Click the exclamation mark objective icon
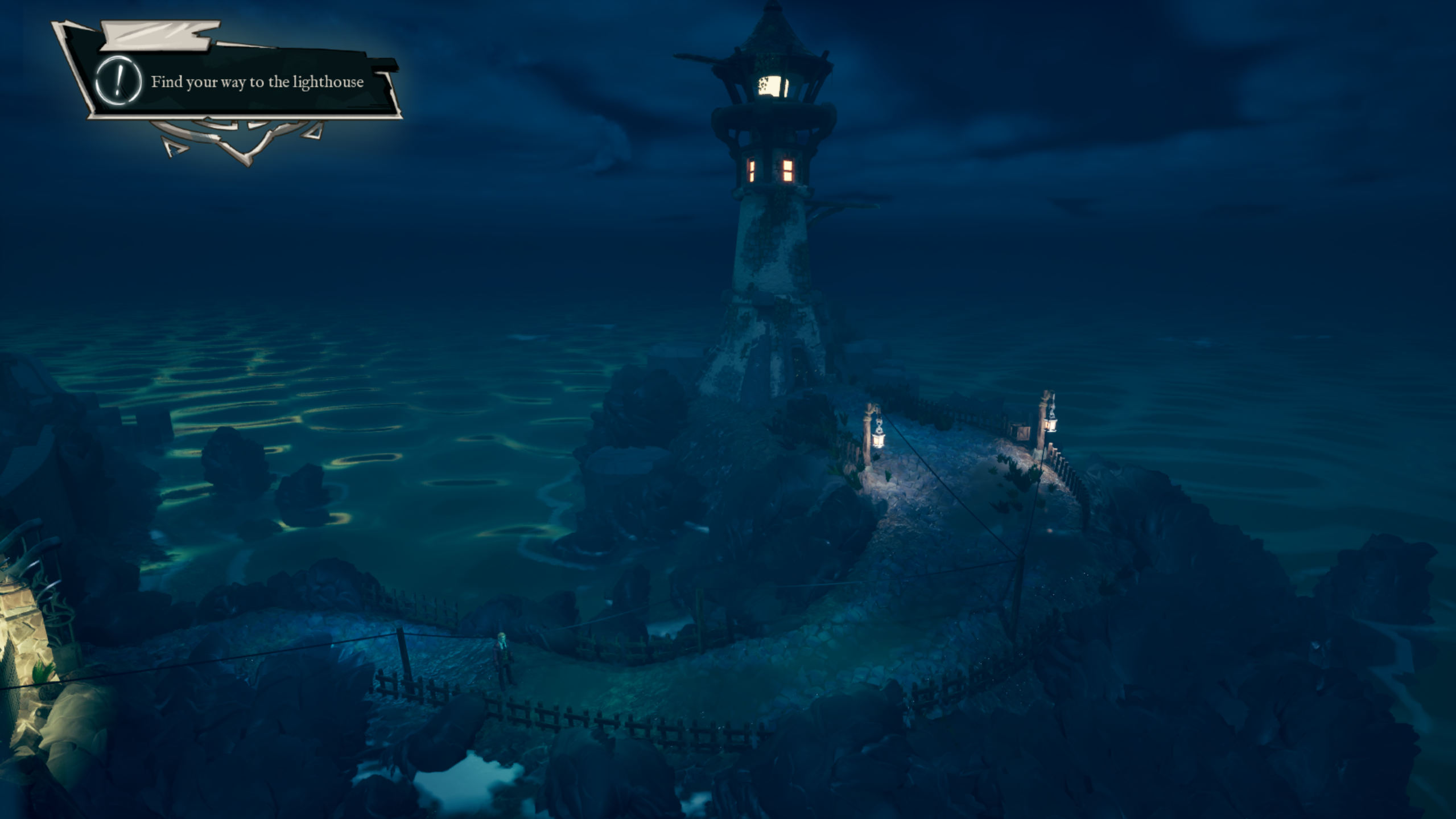The image size is (1456, 819). 118,81
